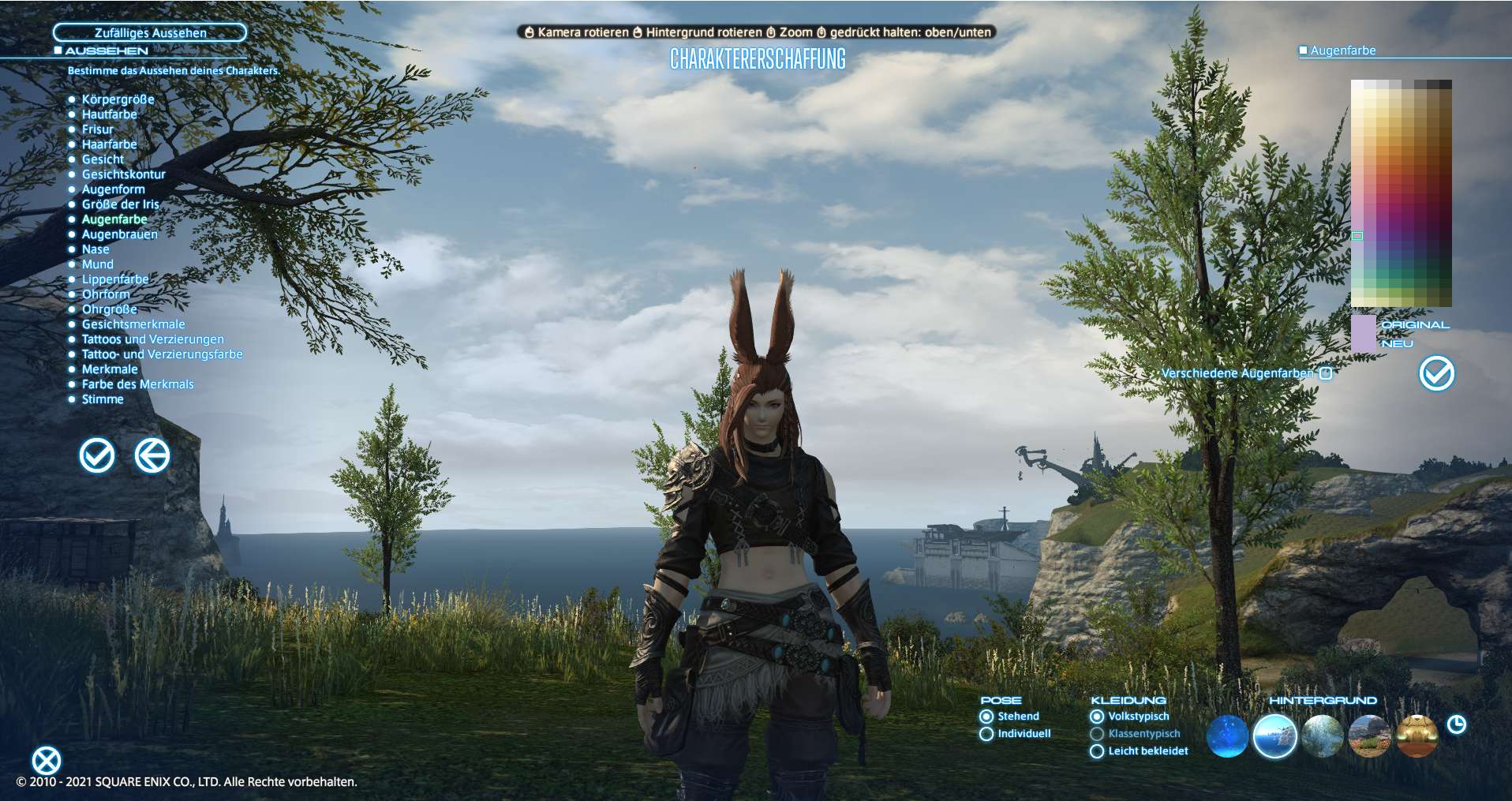The image size is (1512, 801).
Task: Click the Zufälliges Aussehen button
Action: click(150, 32)
